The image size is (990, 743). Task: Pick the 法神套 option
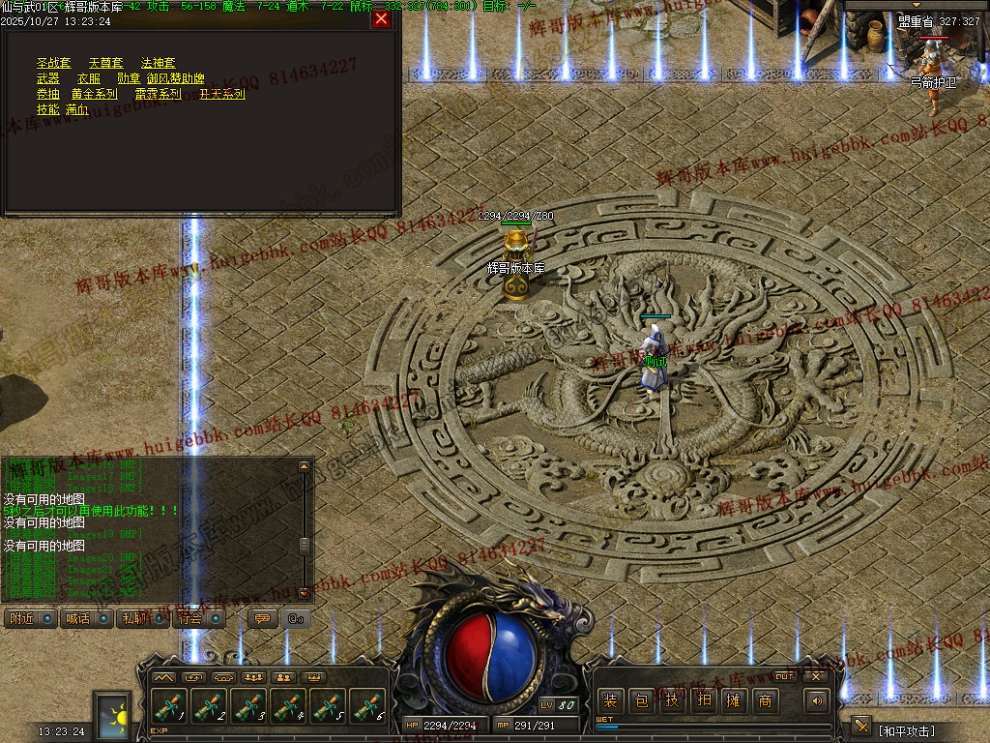tap(158, 63)
